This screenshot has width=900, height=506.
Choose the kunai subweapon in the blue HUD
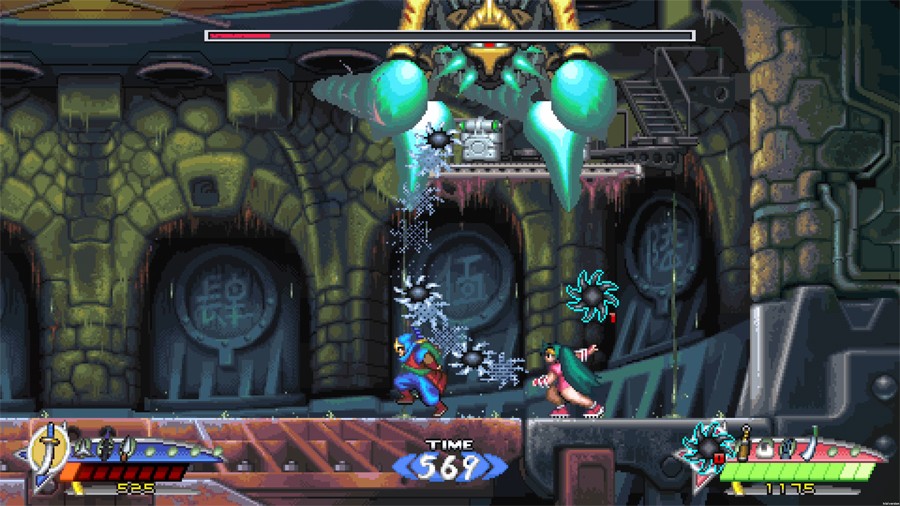coord(127,448)
